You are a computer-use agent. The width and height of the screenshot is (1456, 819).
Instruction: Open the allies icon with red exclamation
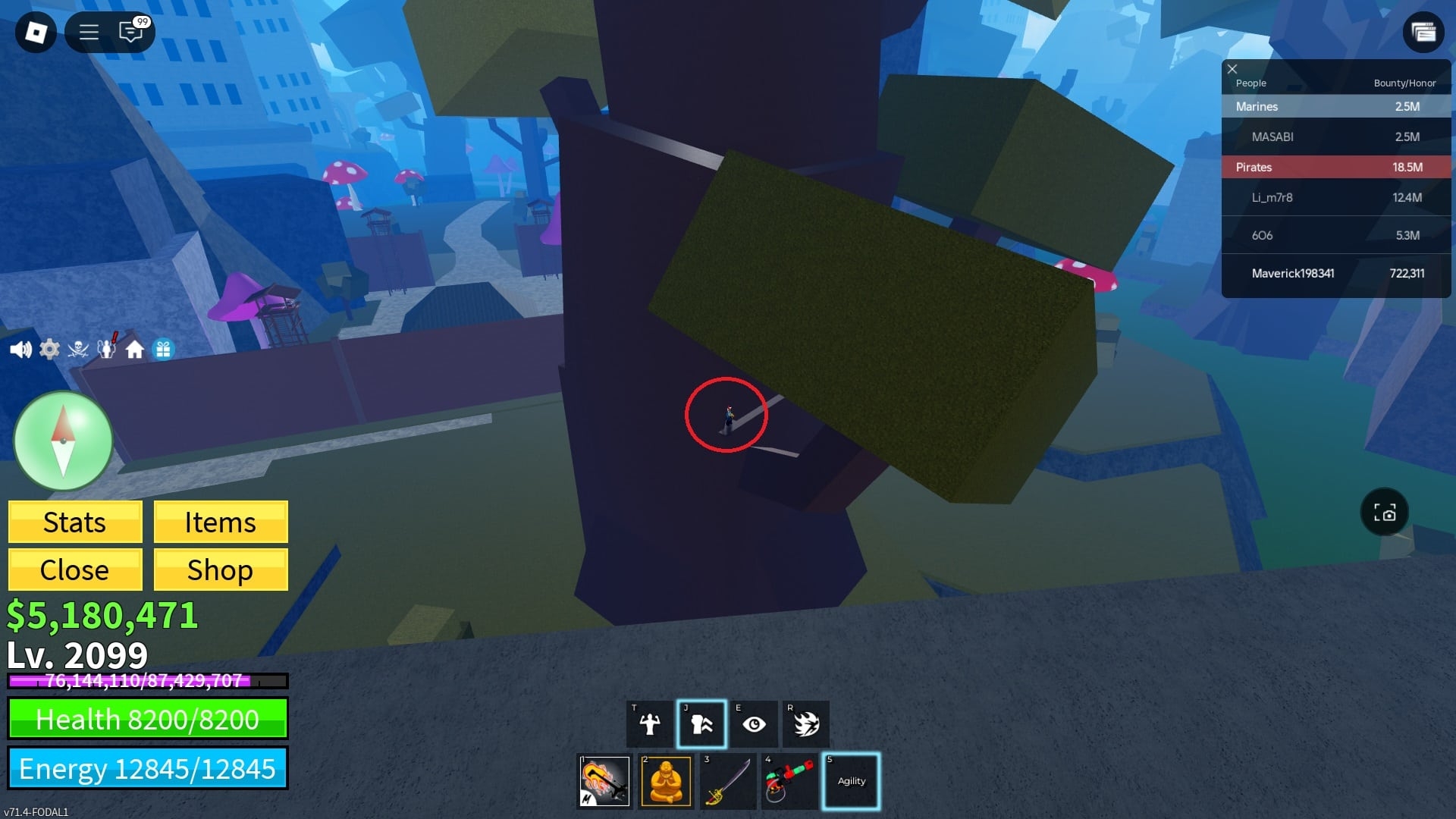[107, 348]
